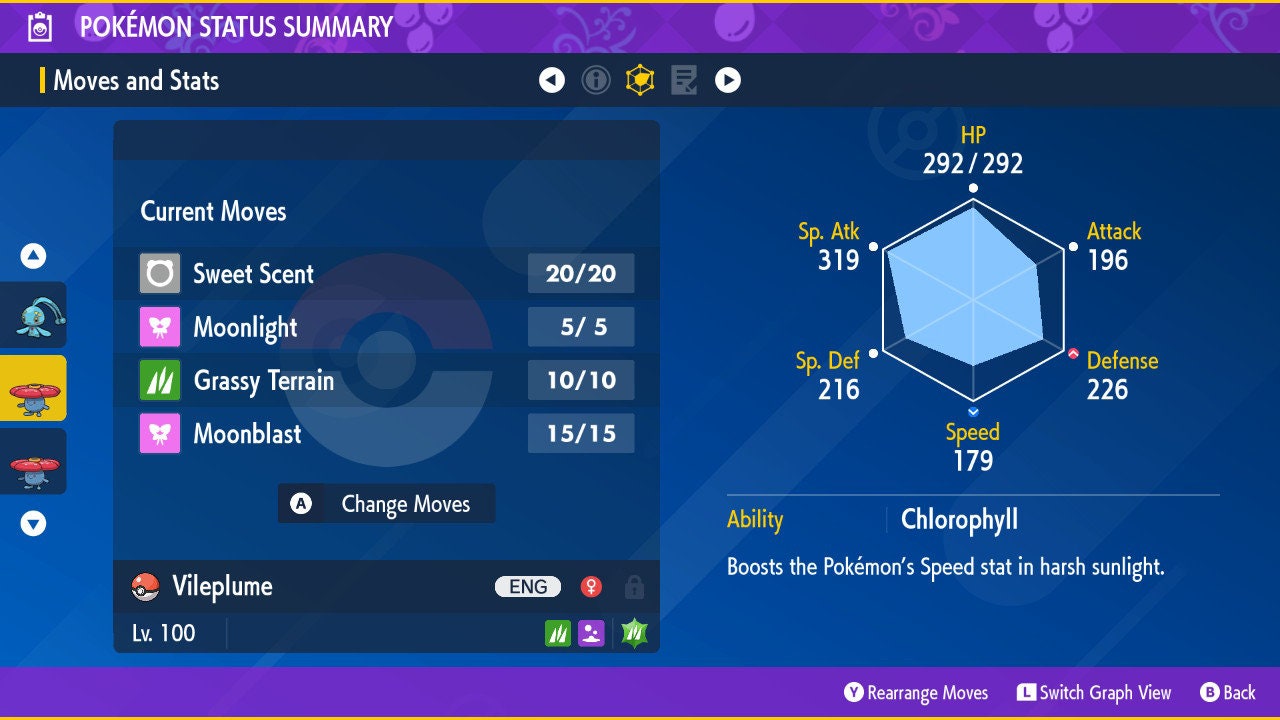
Task: Select the Sweet Scent move
Action: point(386,273)
